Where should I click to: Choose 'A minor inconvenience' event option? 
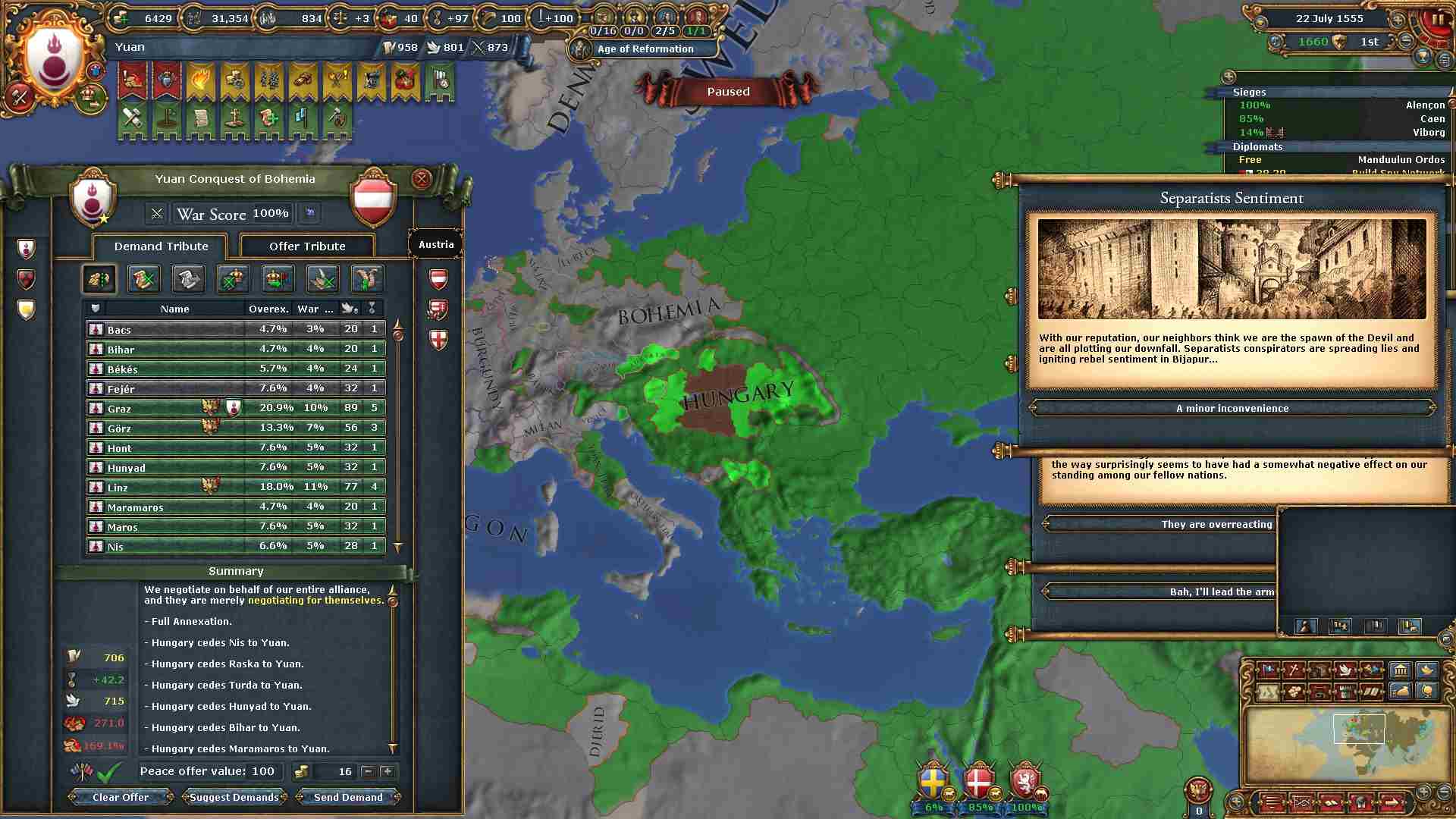click(x=1232, y=408)
